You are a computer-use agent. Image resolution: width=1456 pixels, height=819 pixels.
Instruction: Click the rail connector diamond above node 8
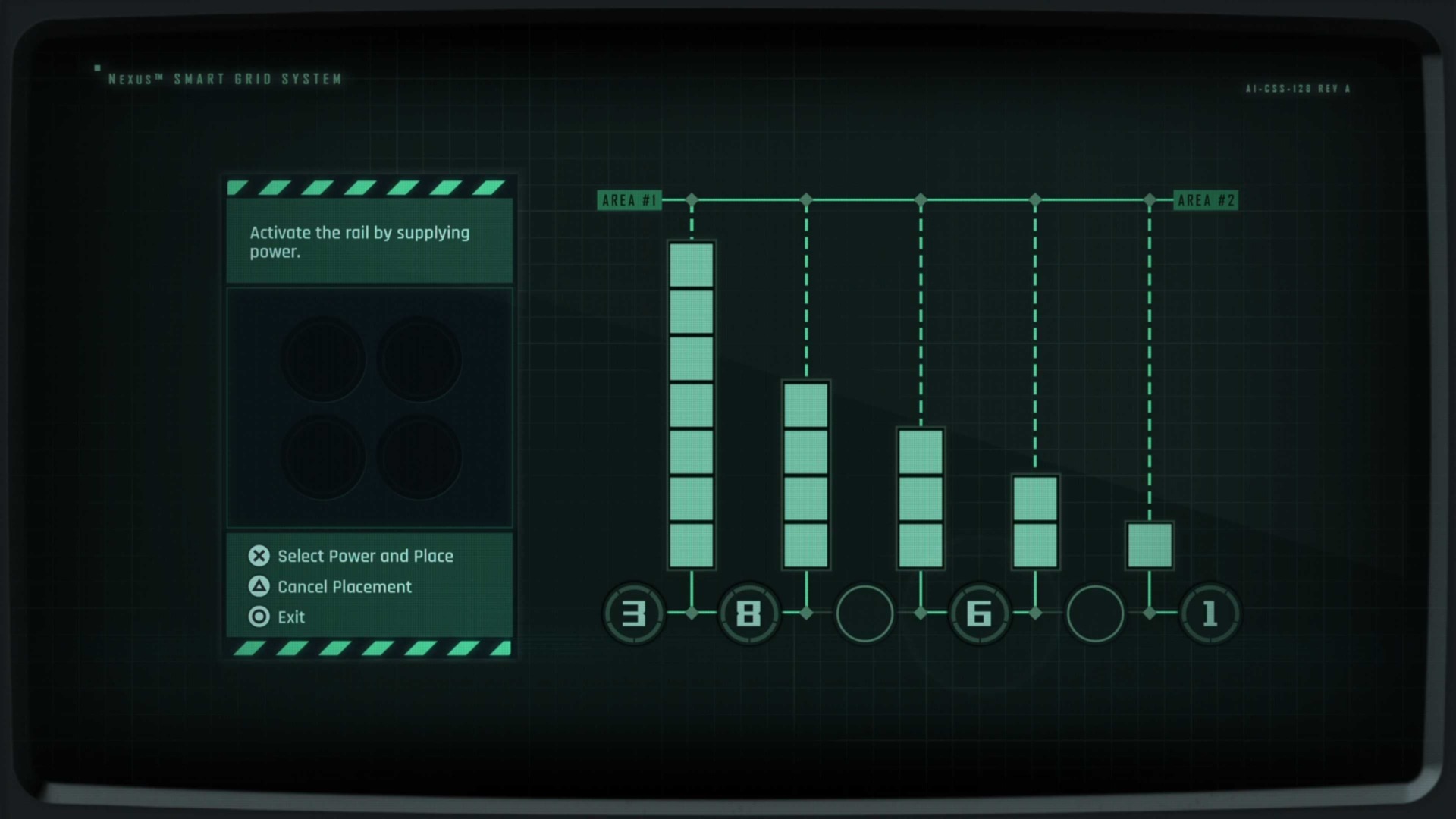[806, 199]
